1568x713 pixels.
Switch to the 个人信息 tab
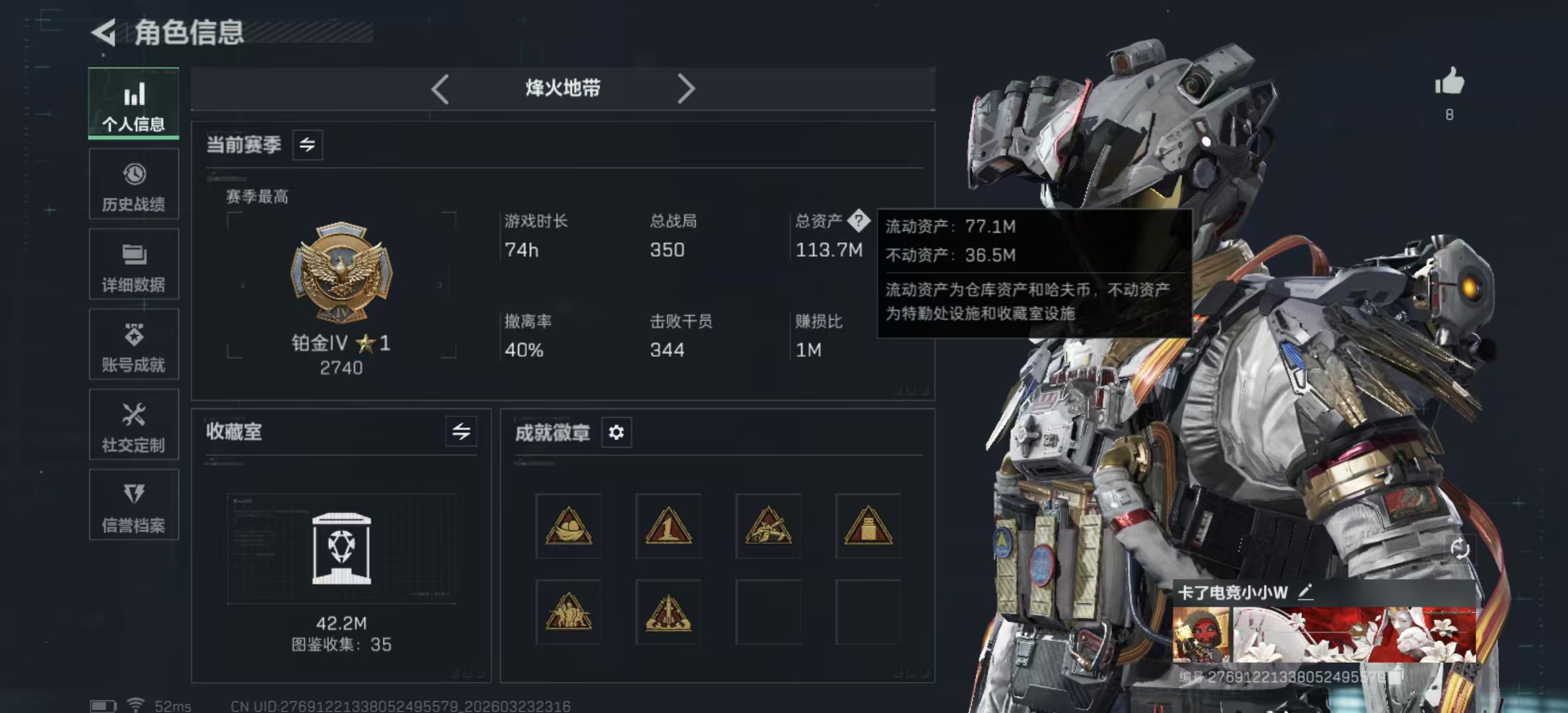coord(134,104)
